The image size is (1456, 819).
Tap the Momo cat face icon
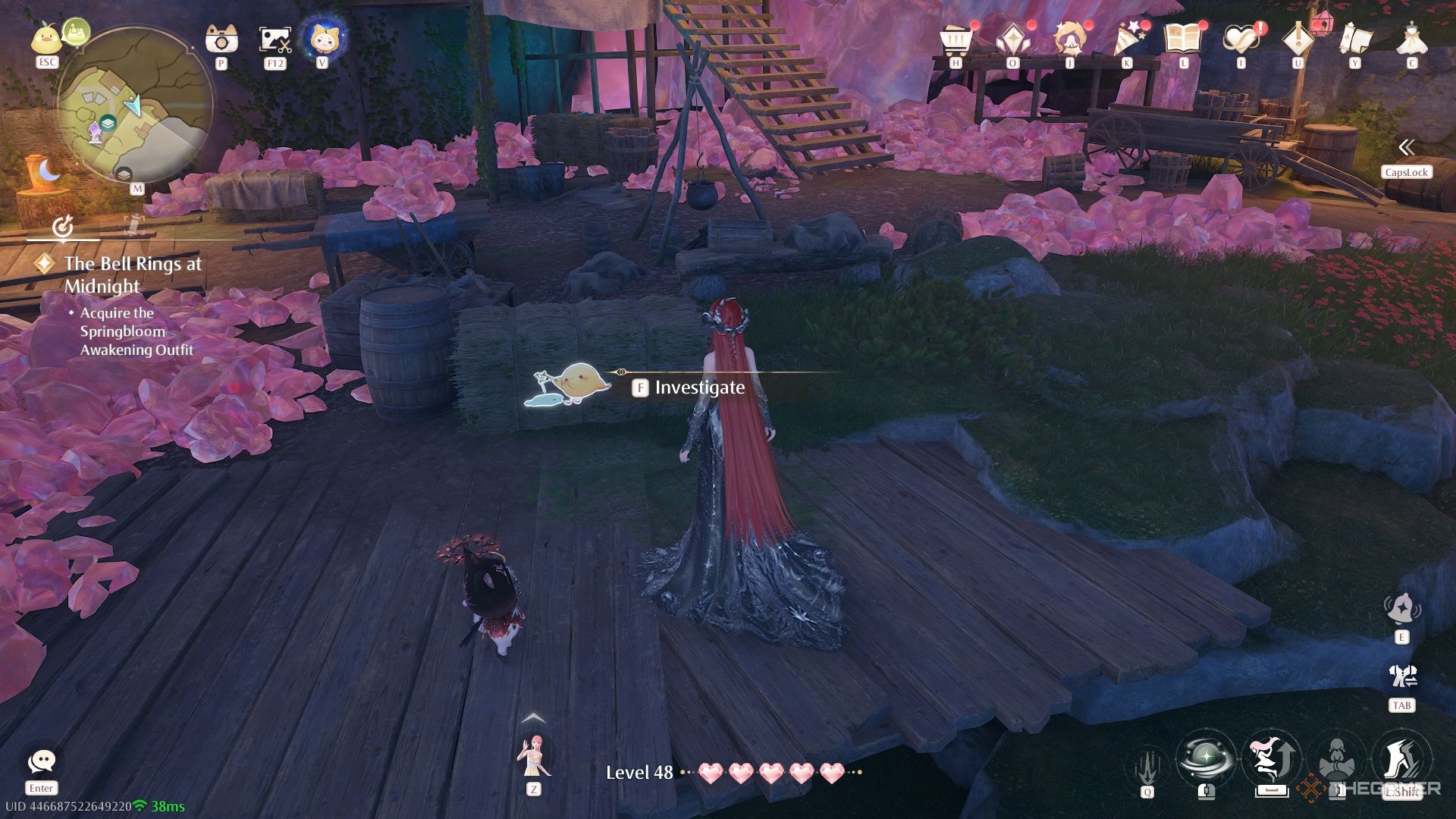pos(322,37)
